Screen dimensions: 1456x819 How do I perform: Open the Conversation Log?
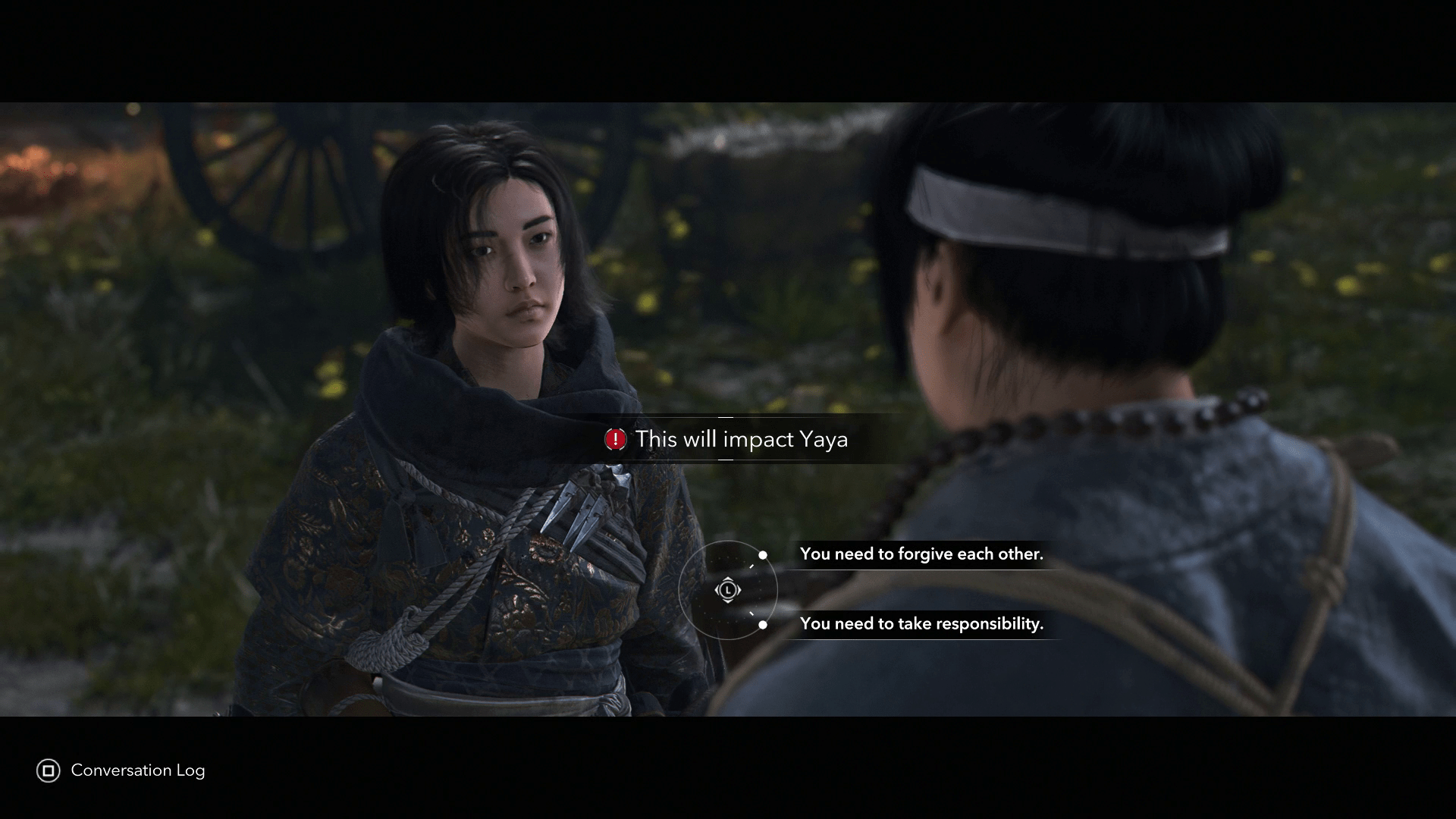pyautogui.click(x=121, y=770)
